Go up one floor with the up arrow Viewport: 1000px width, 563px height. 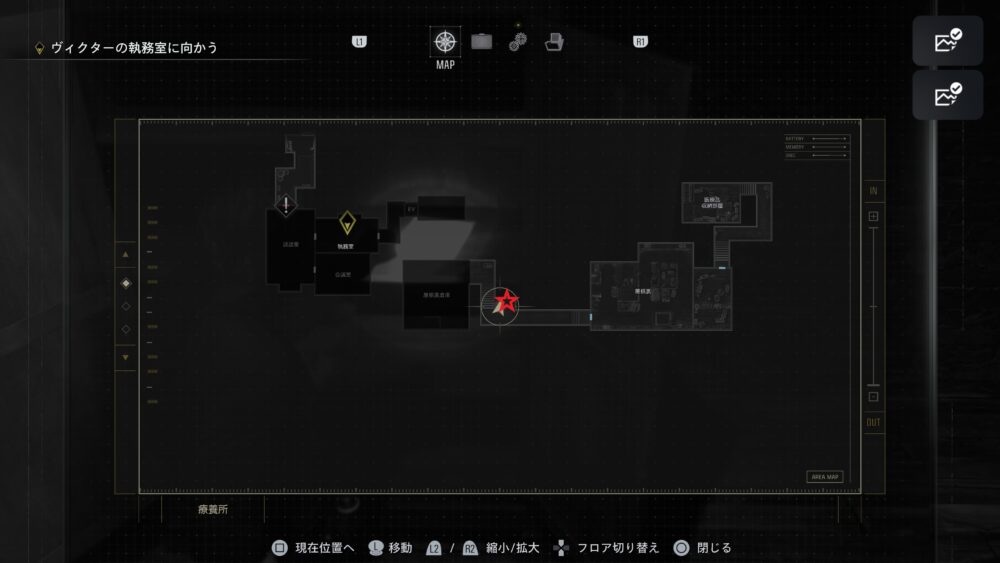(x=125, y=255)
